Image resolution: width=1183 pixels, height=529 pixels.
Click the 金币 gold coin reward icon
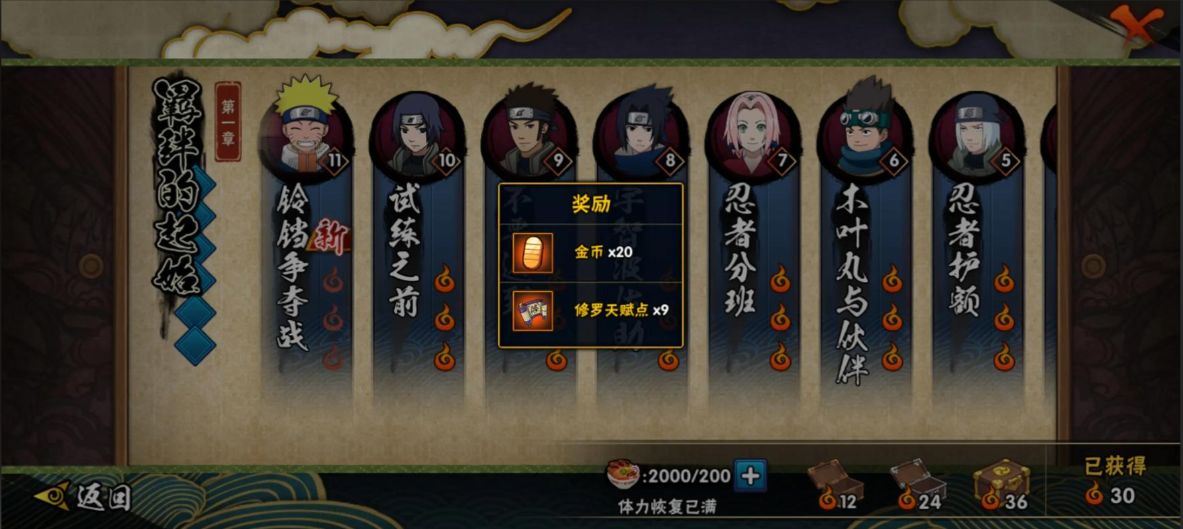pyautogui.click(x=532, y=252)
